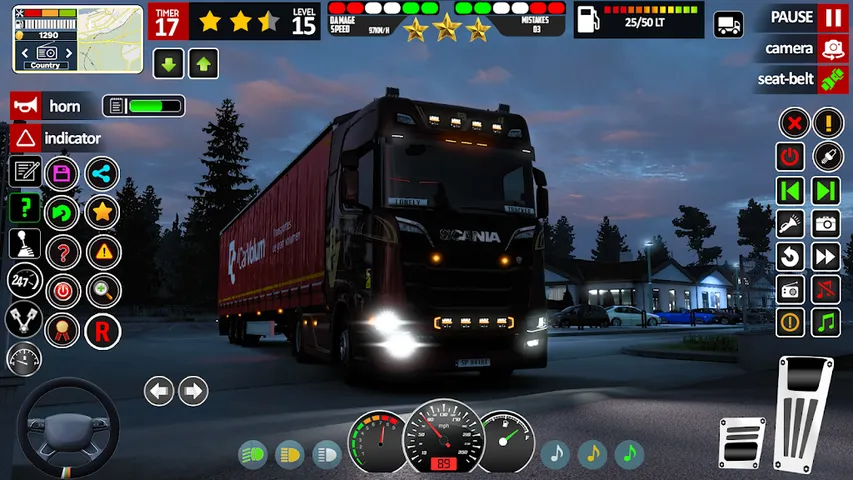Click the red R circle button

click(x=102, y=331)
